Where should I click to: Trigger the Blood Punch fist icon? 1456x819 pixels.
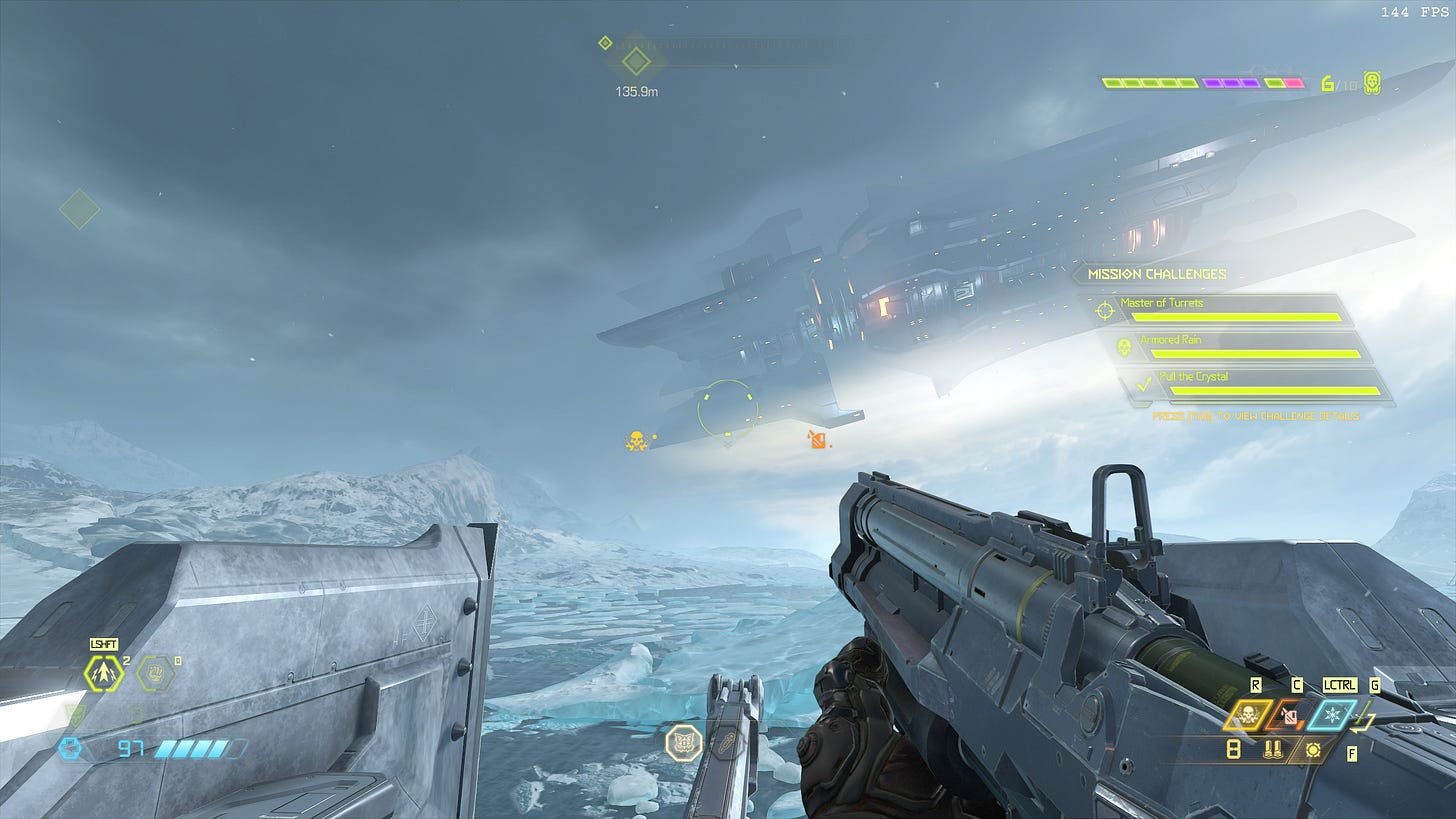[x=155, y=674]
